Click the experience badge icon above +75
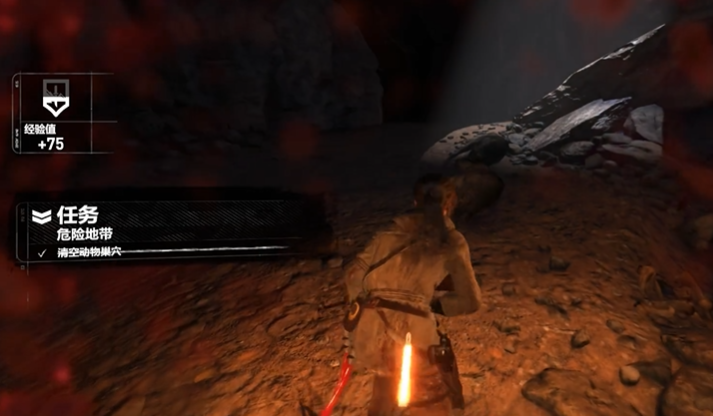Screen dimensions: 713x416 click(52, 98)
